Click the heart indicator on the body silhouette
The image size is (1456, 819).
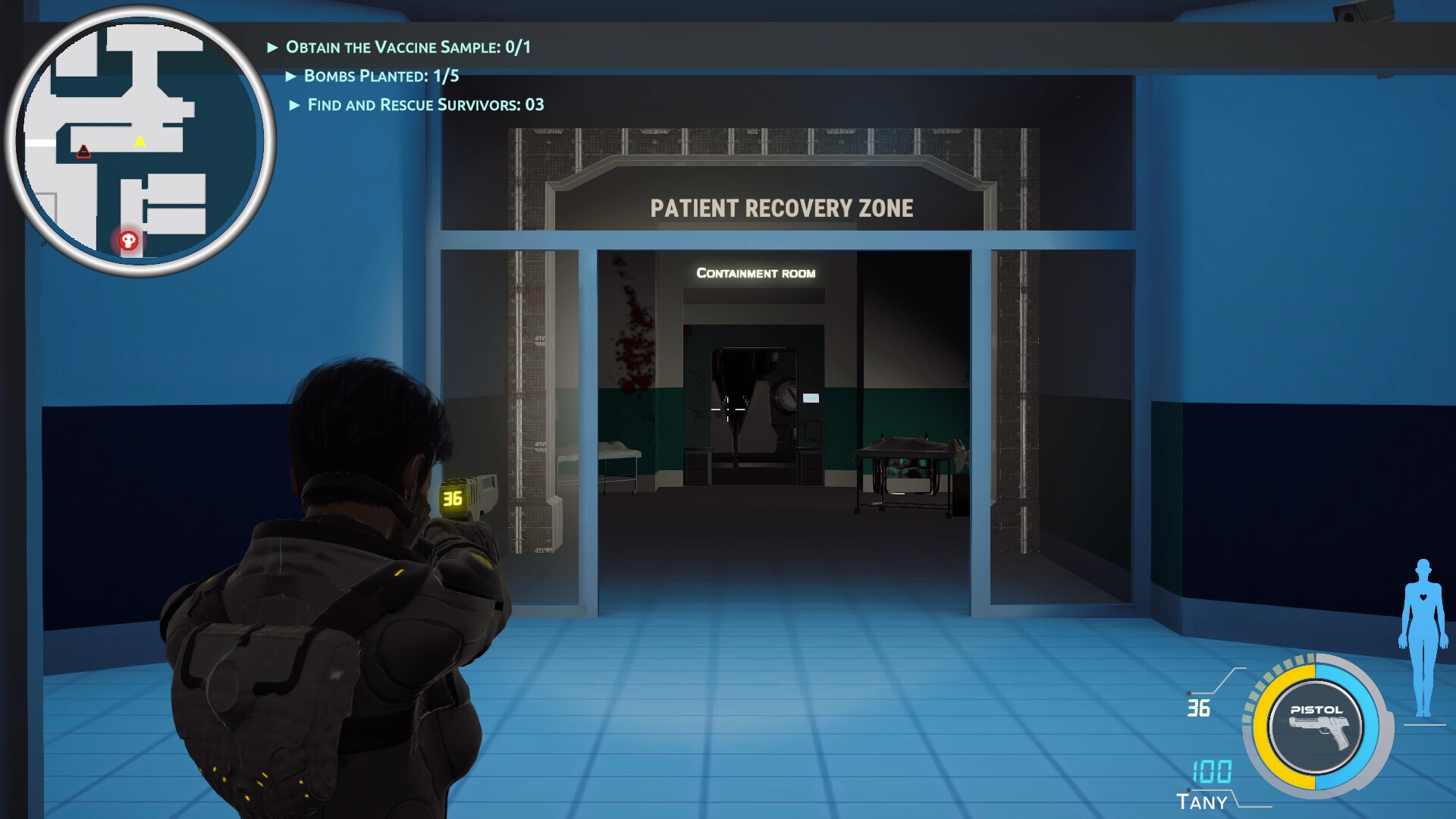pos(1425,595)
